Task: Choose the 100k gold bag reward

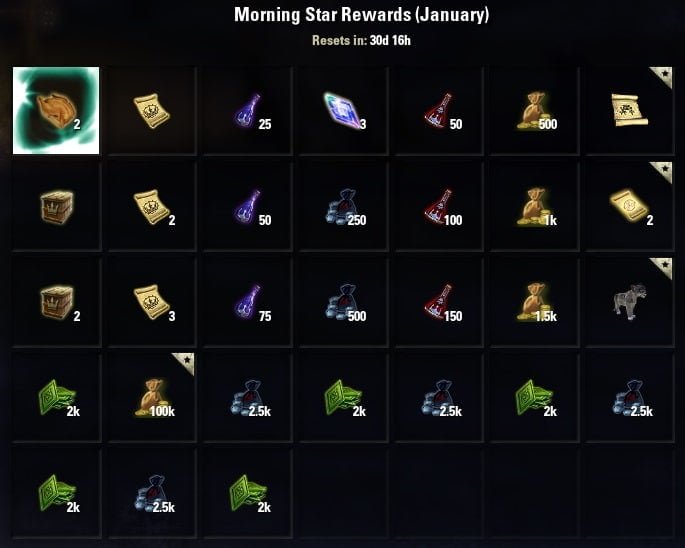Action: click(x=152, y=398)
